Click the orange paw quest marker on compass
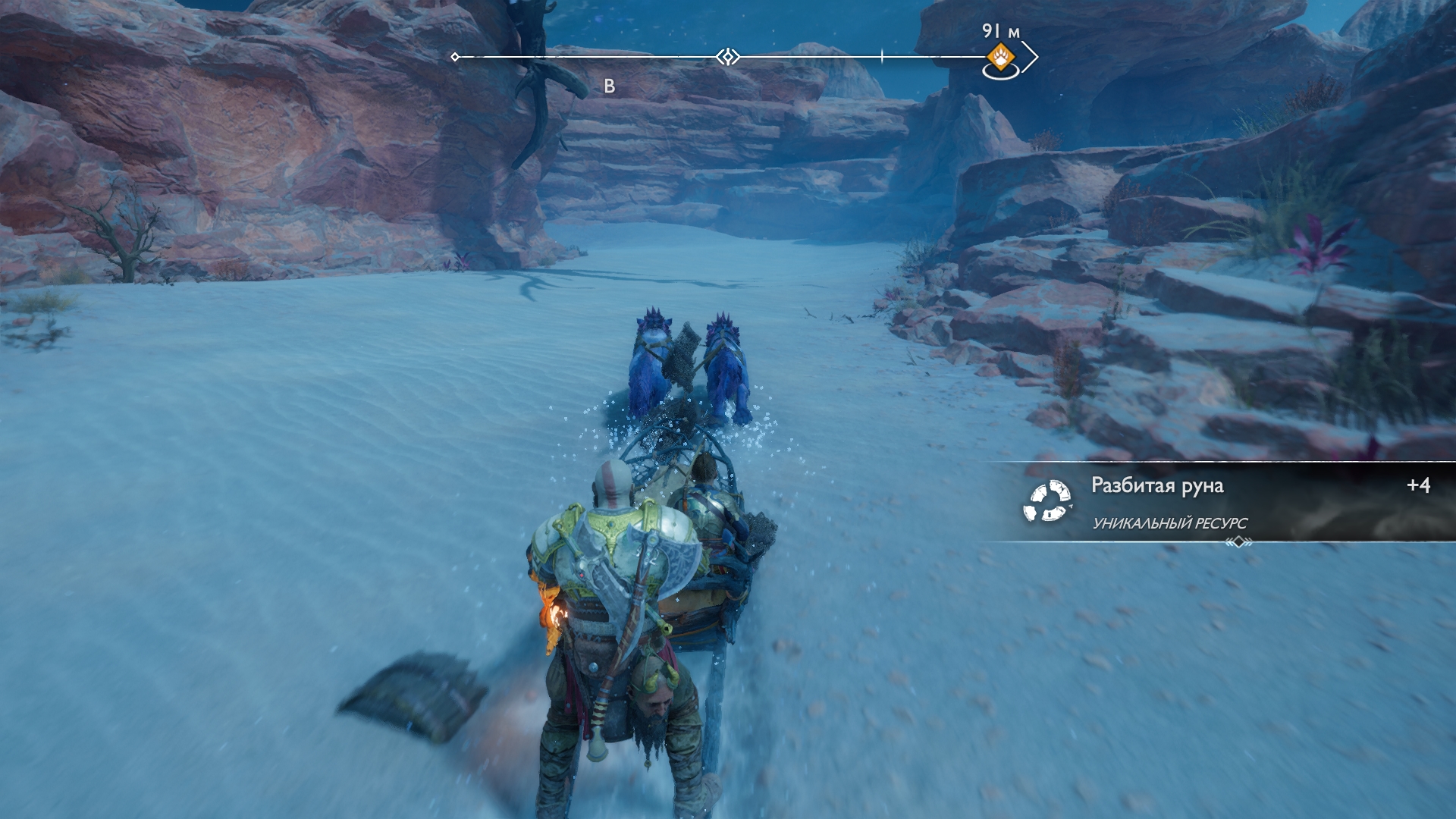The image size is (1456, 819). pyautogui.click(x=1000, y=57)
